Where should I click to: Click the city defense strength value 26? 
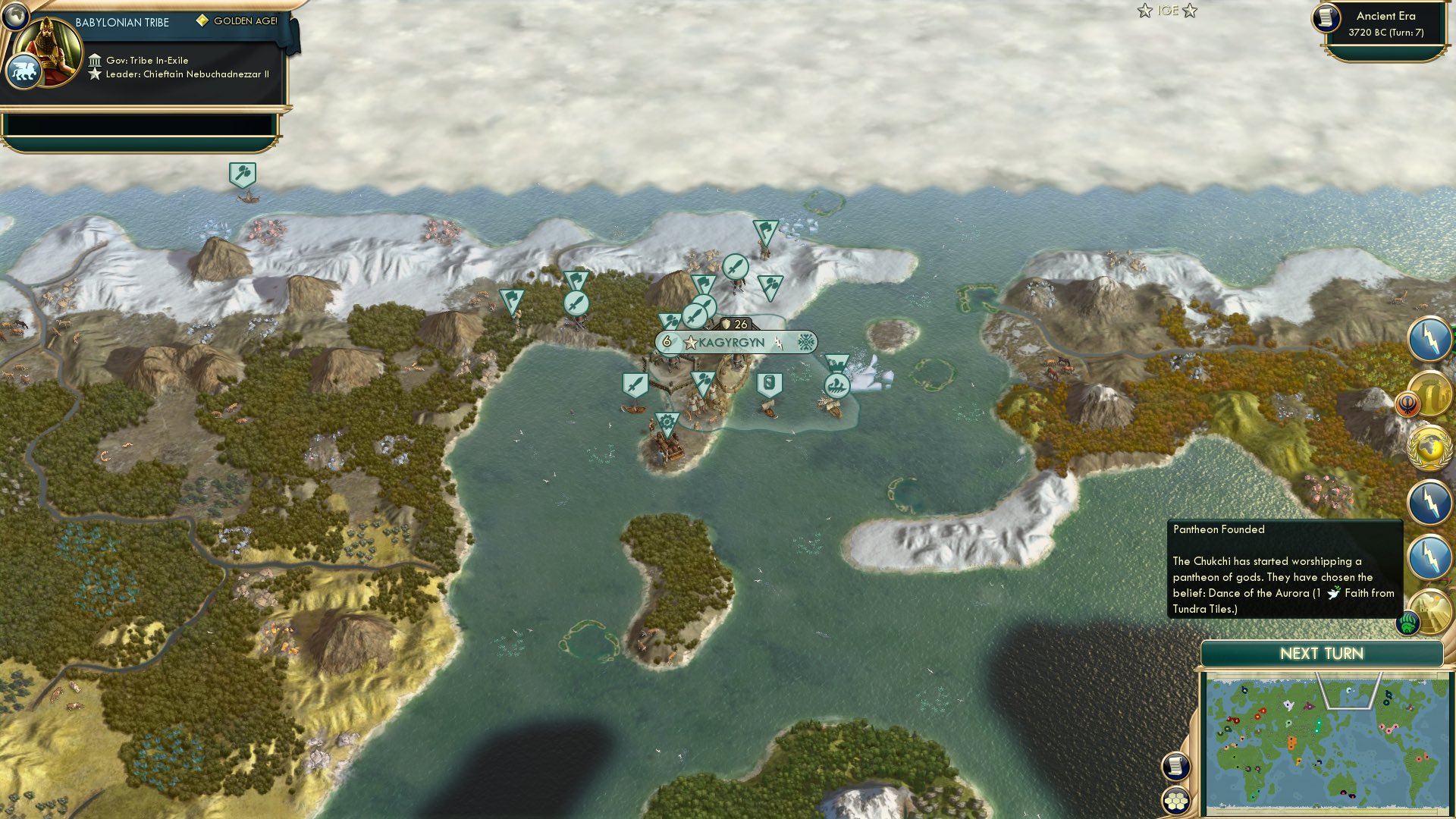tap(740, 325)
